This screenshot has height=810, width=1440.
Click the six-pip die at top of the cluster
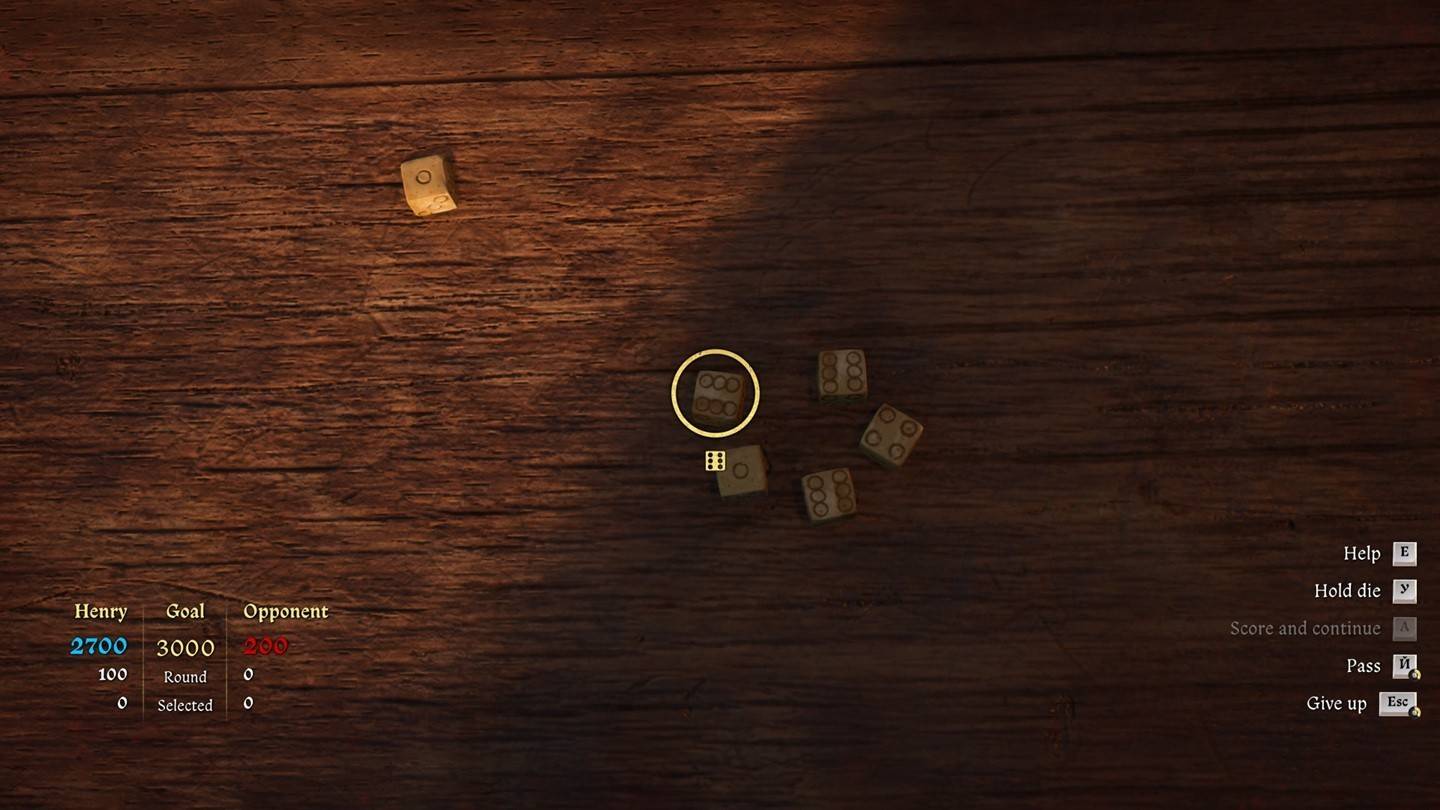[x=841, y=374]
